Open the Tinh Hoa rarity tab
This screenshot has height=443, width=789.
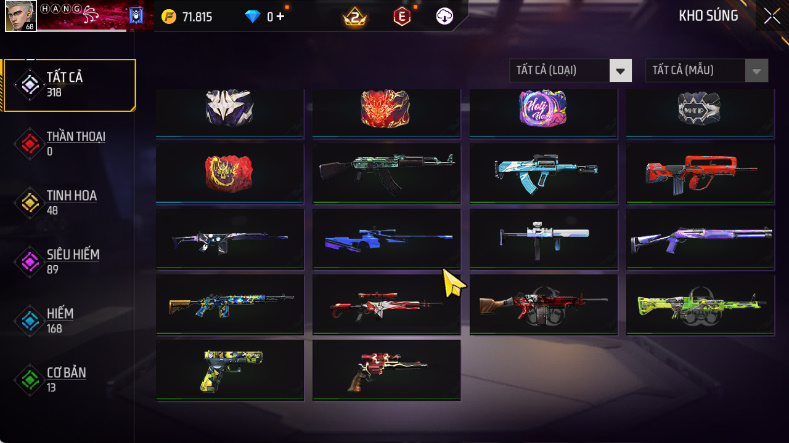pos(70,202)
